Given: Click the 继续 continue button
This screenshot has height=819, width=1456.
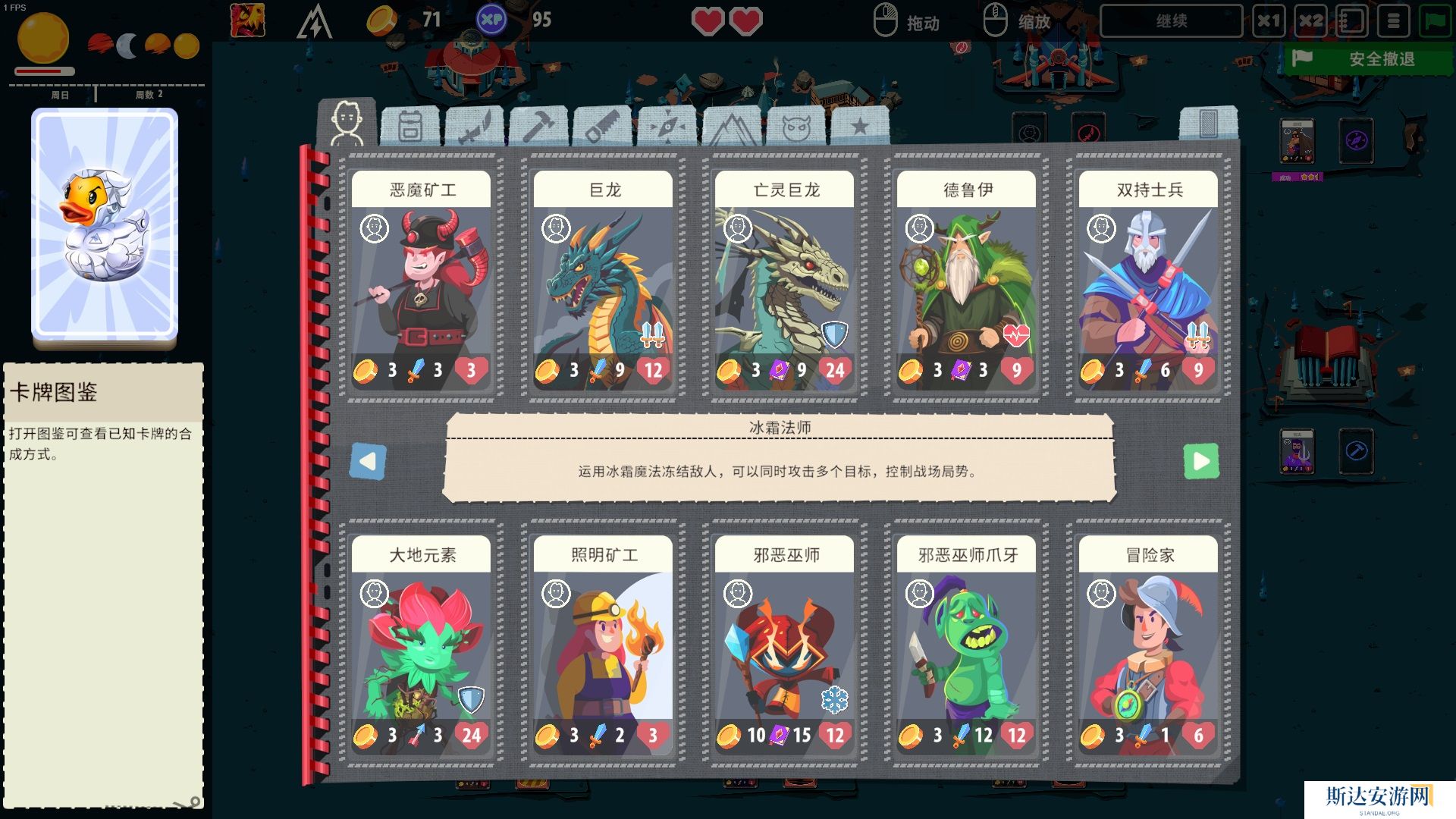Looking at the screenshot, I should pos(1171,21).
